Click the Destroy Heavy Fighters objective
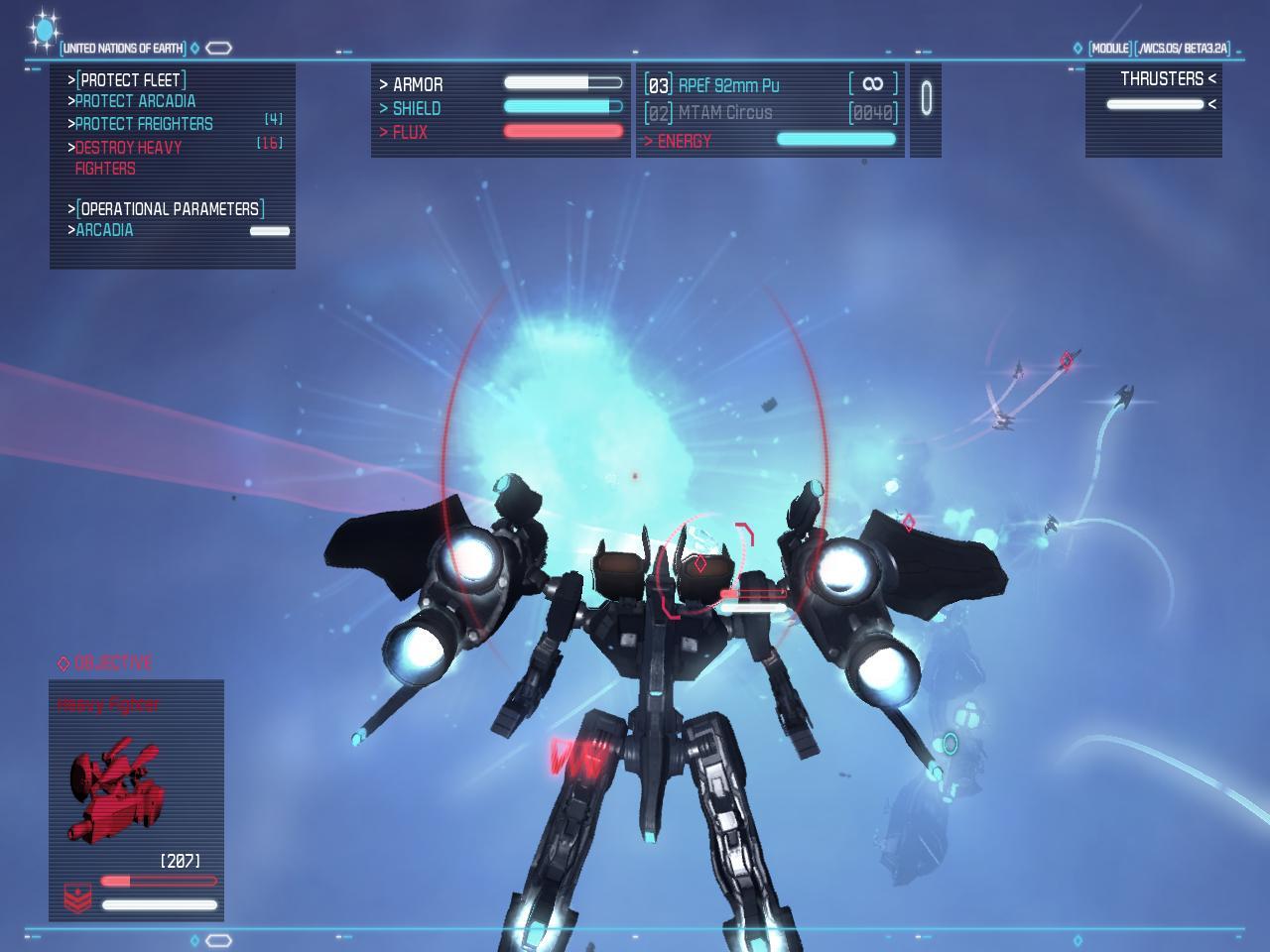This screenshot has width=1270, height=952. [x=128, y=158]
